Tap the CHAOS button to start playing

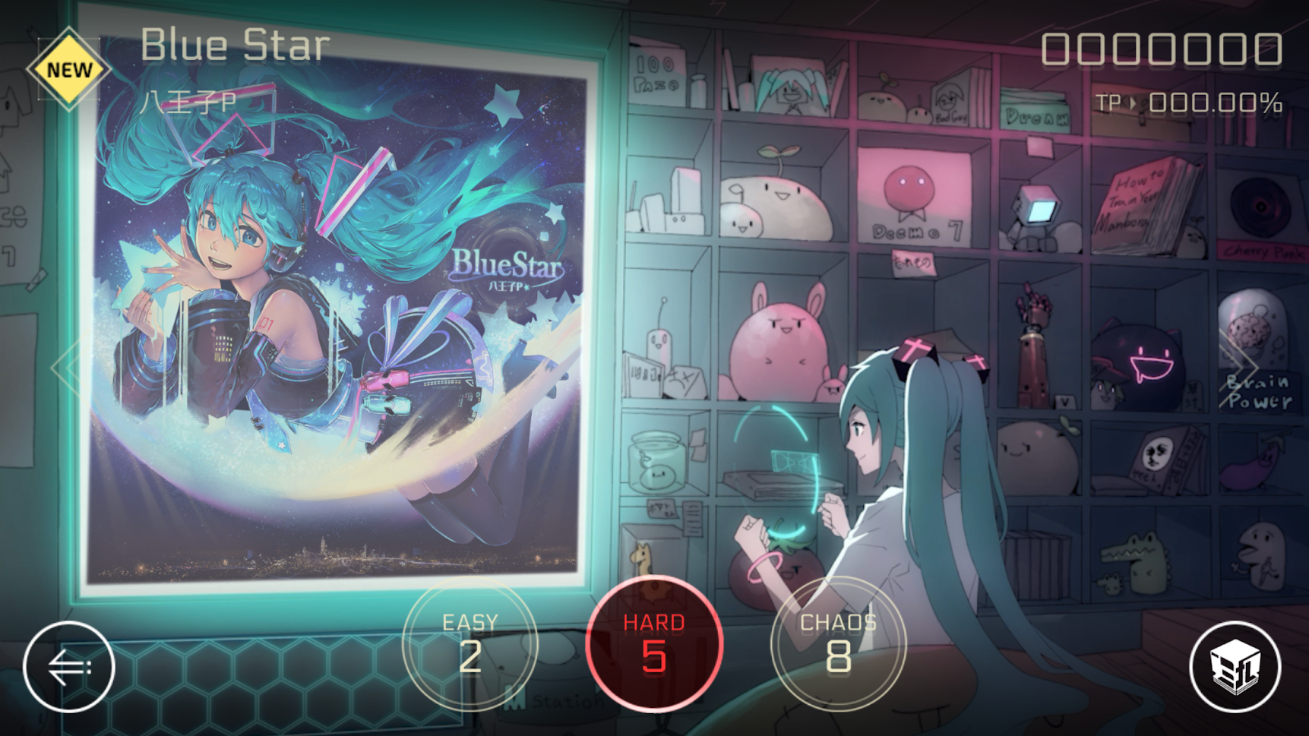click(x=840, y=645)
